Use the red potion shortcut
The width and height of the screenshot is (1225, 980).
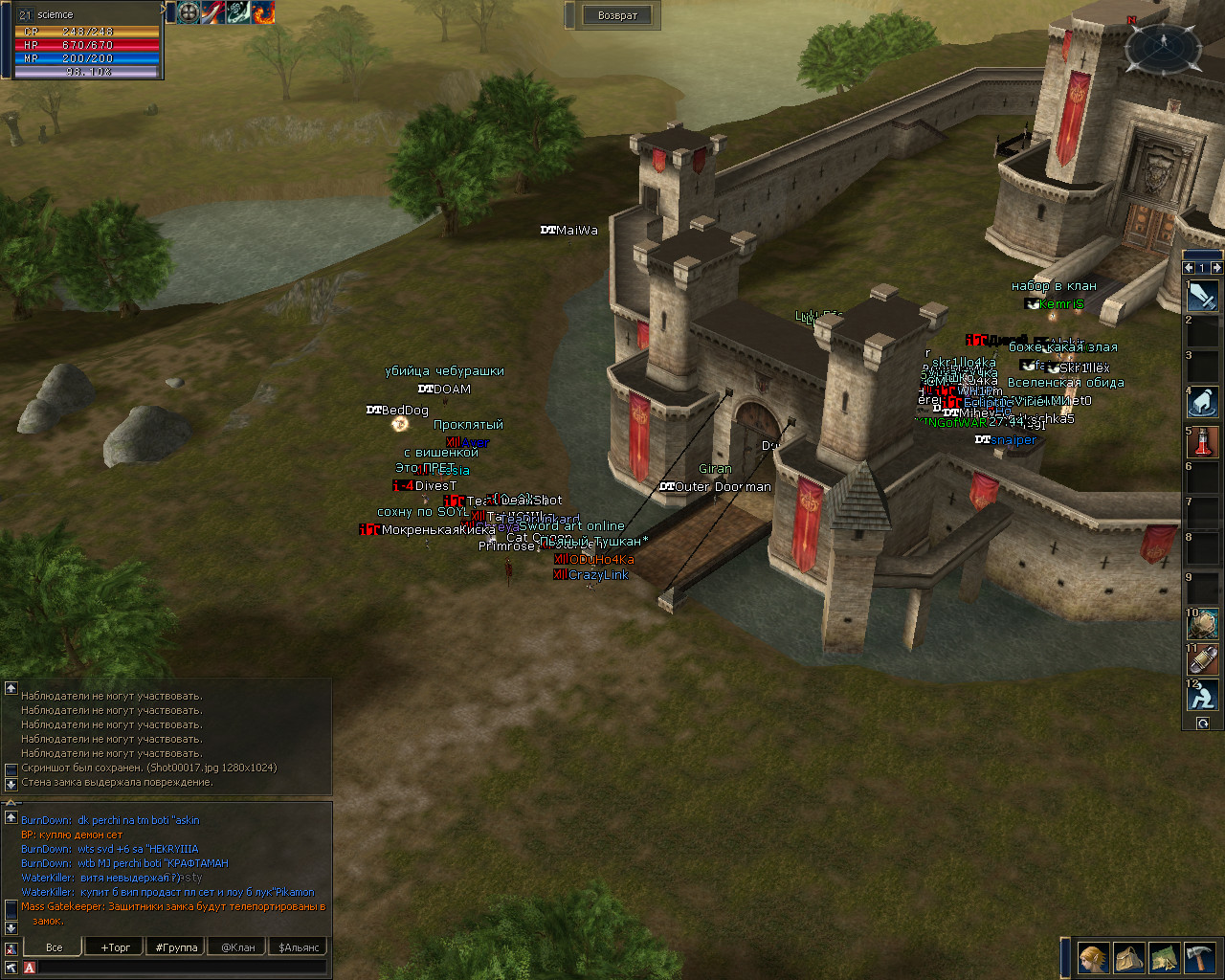tap(1203, 441)
